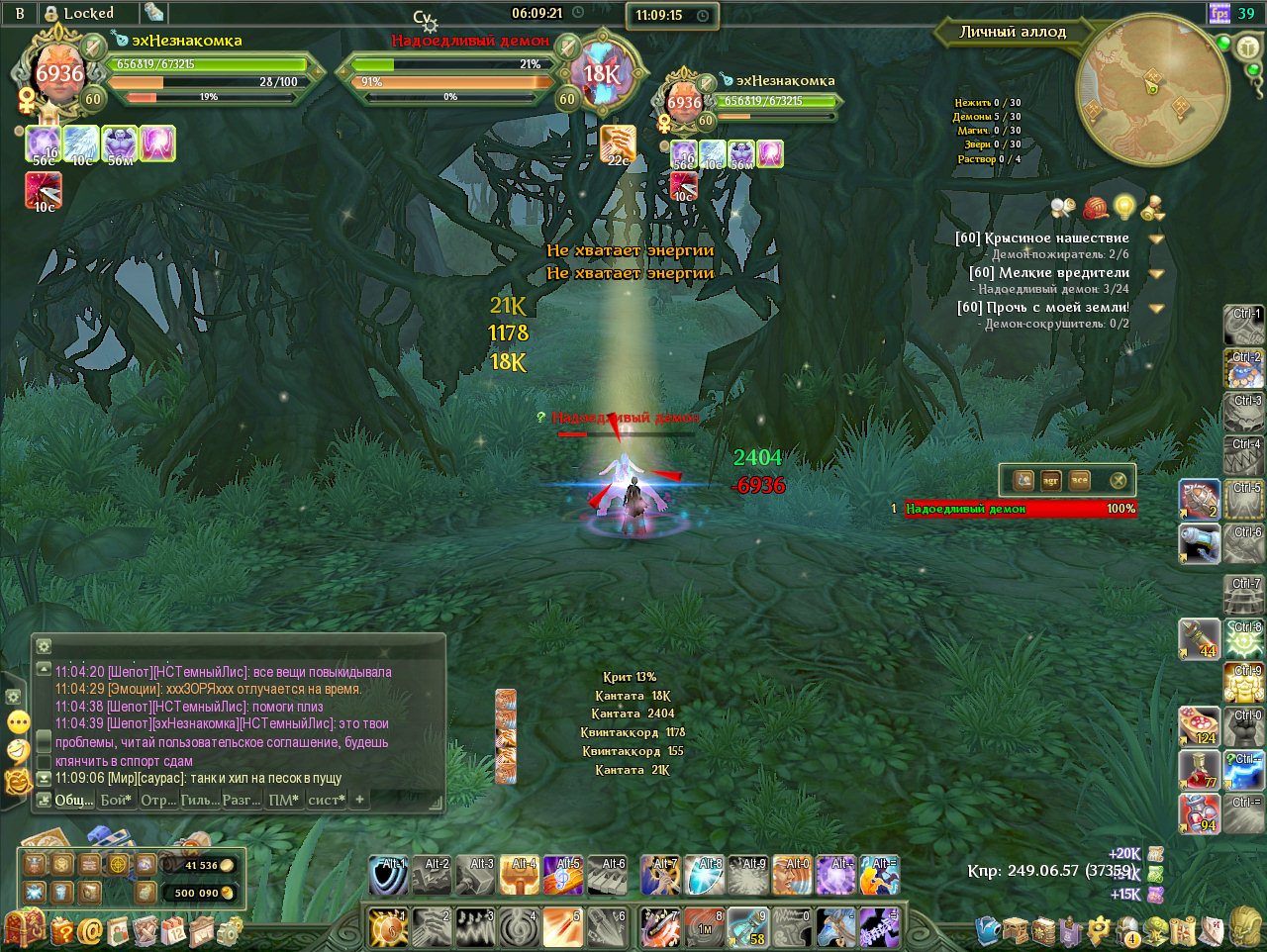The image size is (1267, 952).
Task: Click the circular minimap
Action: pyautogui.click(x=1151, y=90)
